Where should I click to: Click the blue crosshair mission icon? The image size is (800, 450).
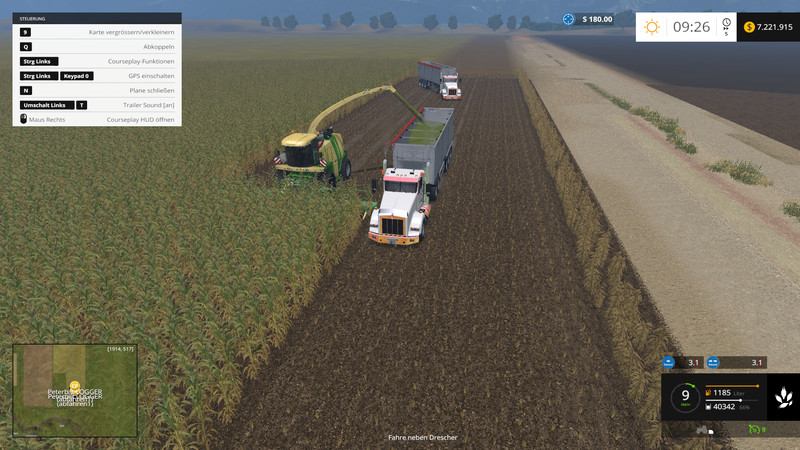click(x=569, y=19)
